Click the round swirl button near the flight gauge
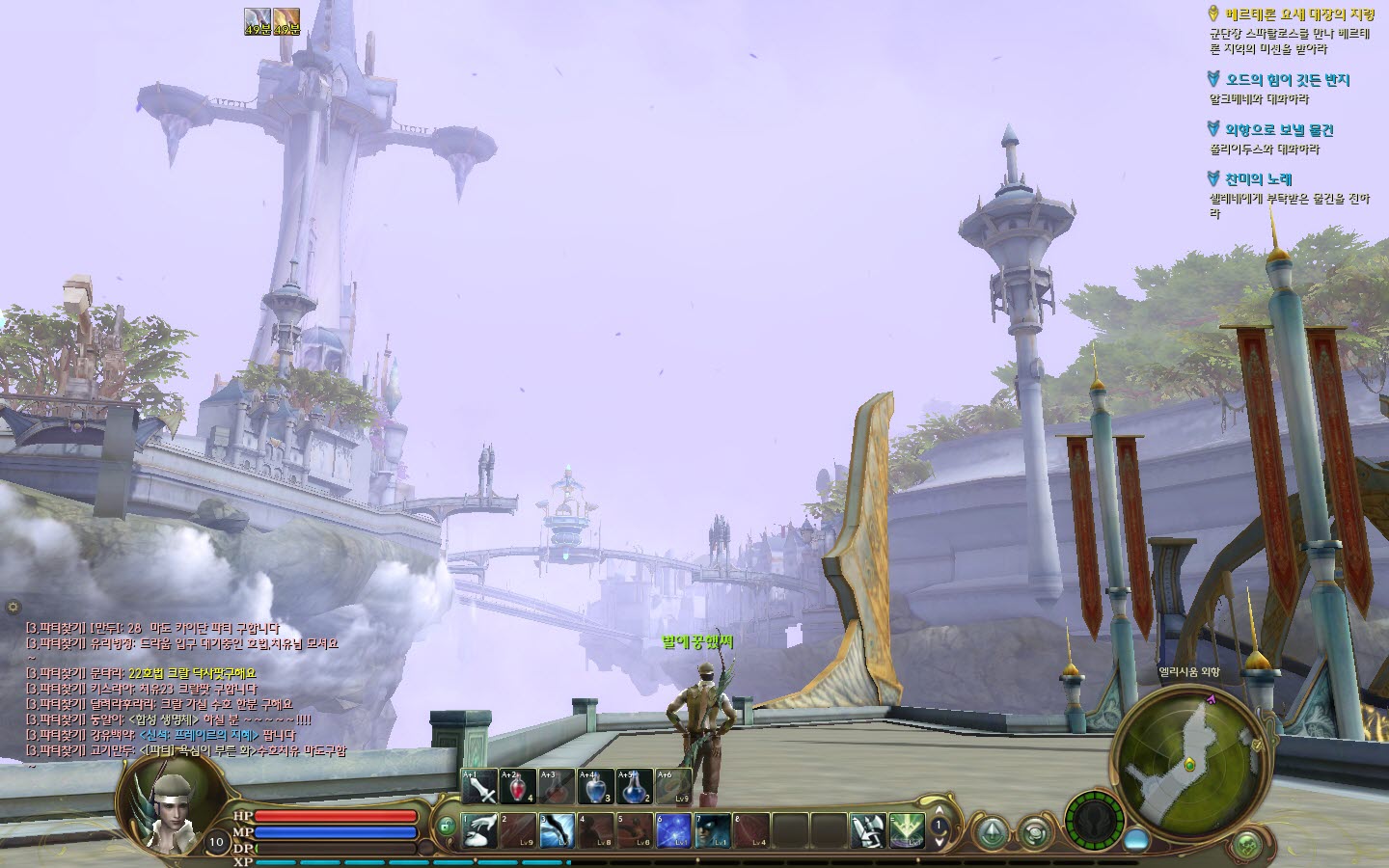The width and height of the screenshot is (1389, 868). click(1035, 831)
